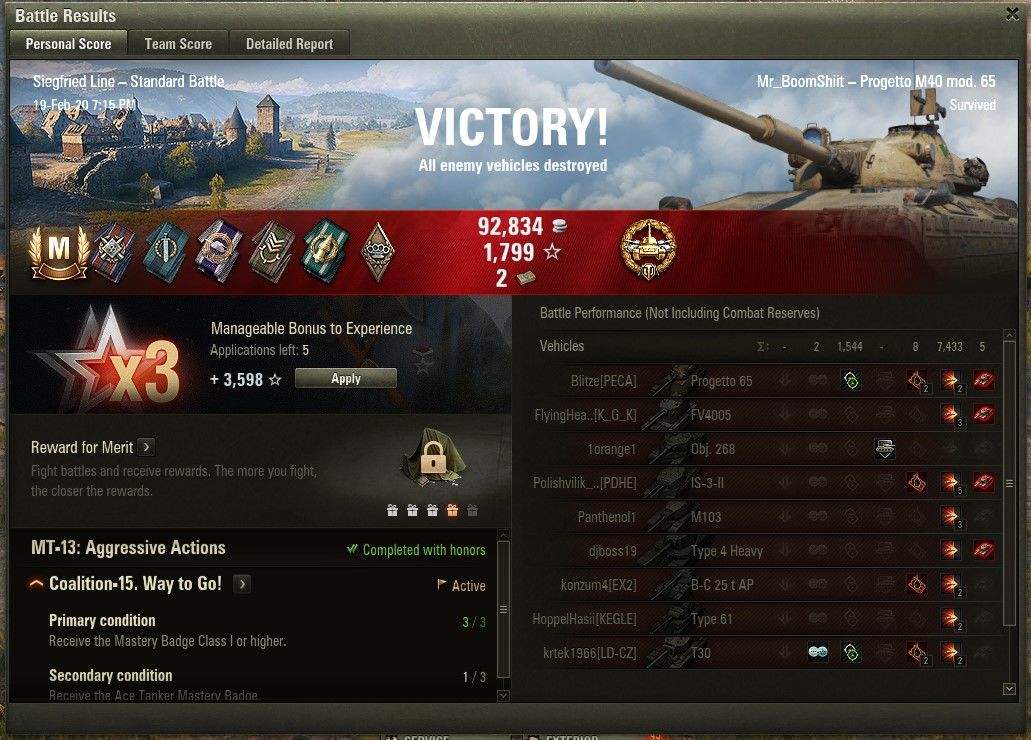This screenshot has height=740, width=1031.
Task: Select the Personal Score tab
Action: point(68,44)
